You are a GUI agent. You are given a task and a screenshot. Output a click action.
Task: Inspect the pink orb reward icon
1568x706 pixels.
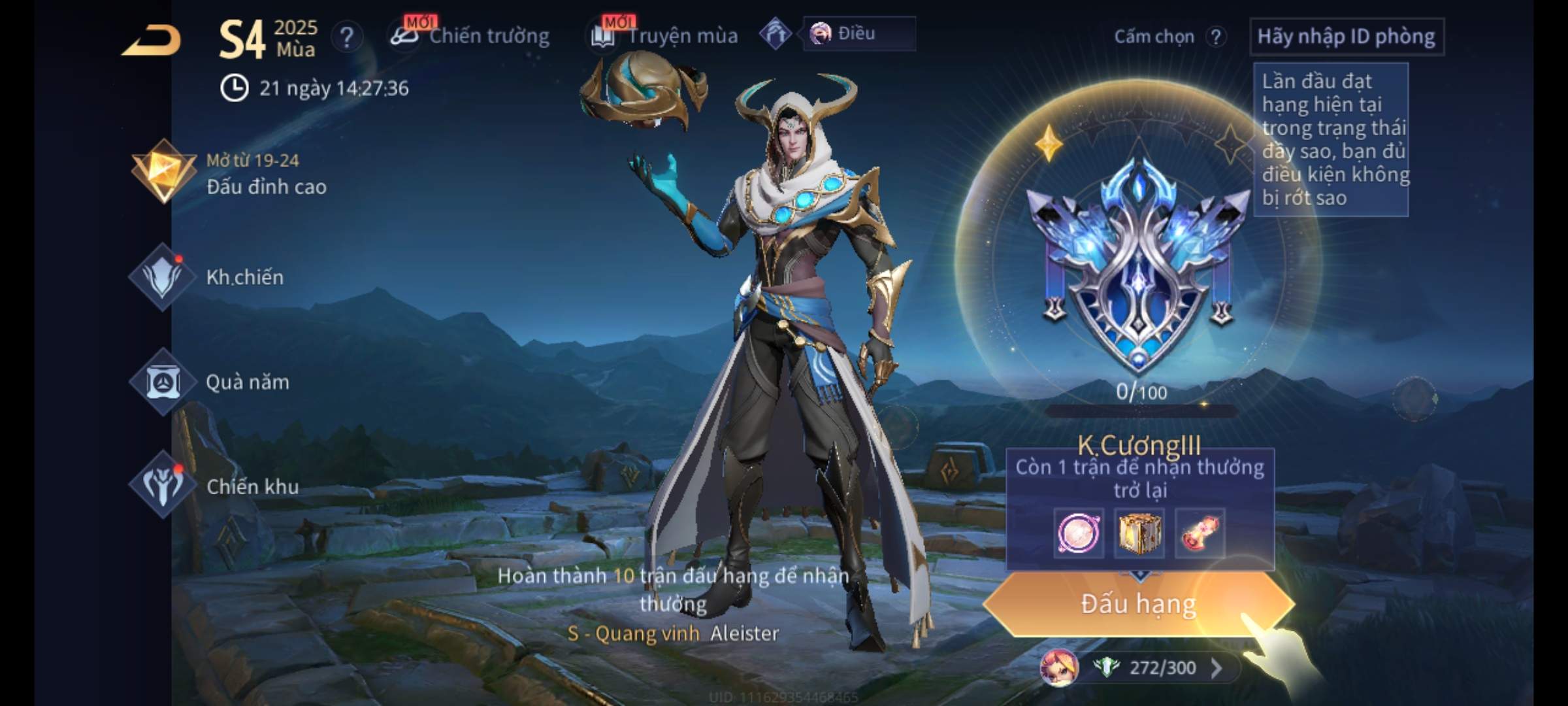click(x=1079, y=533)
